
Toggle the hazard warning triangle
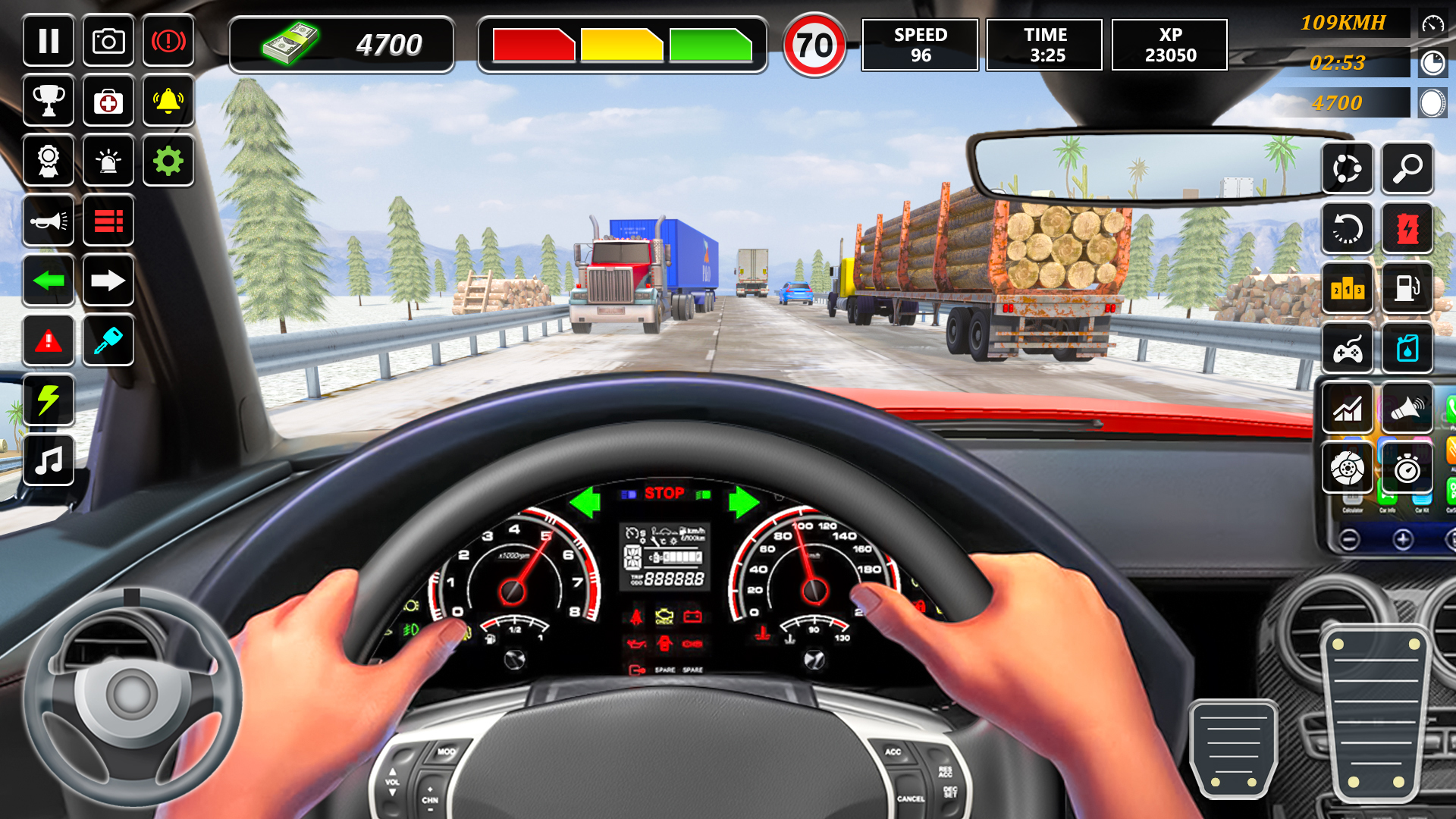tap(49, 341)
